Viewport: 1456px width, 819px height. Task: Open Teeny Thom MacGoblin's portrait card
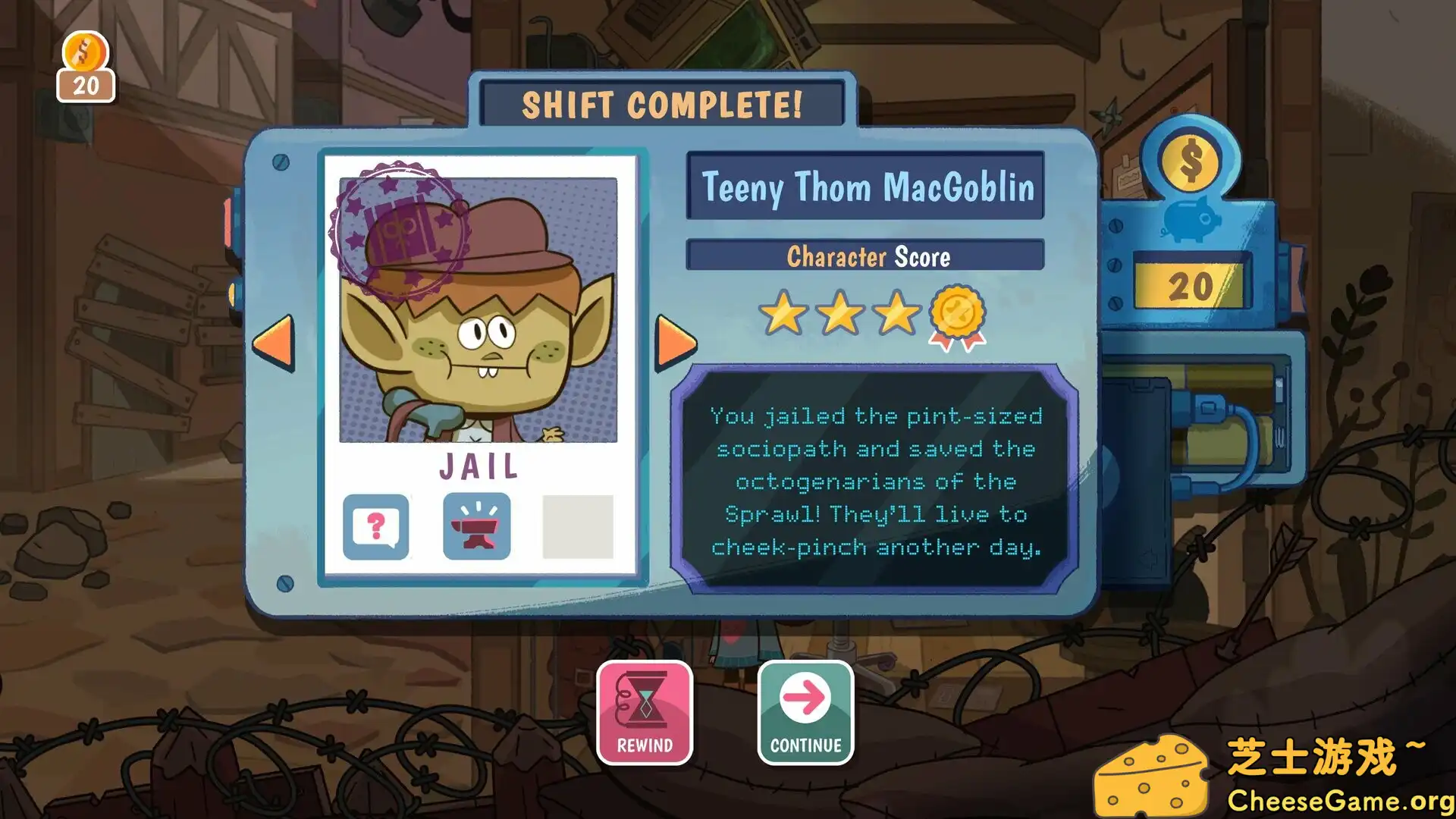[478, 311]
